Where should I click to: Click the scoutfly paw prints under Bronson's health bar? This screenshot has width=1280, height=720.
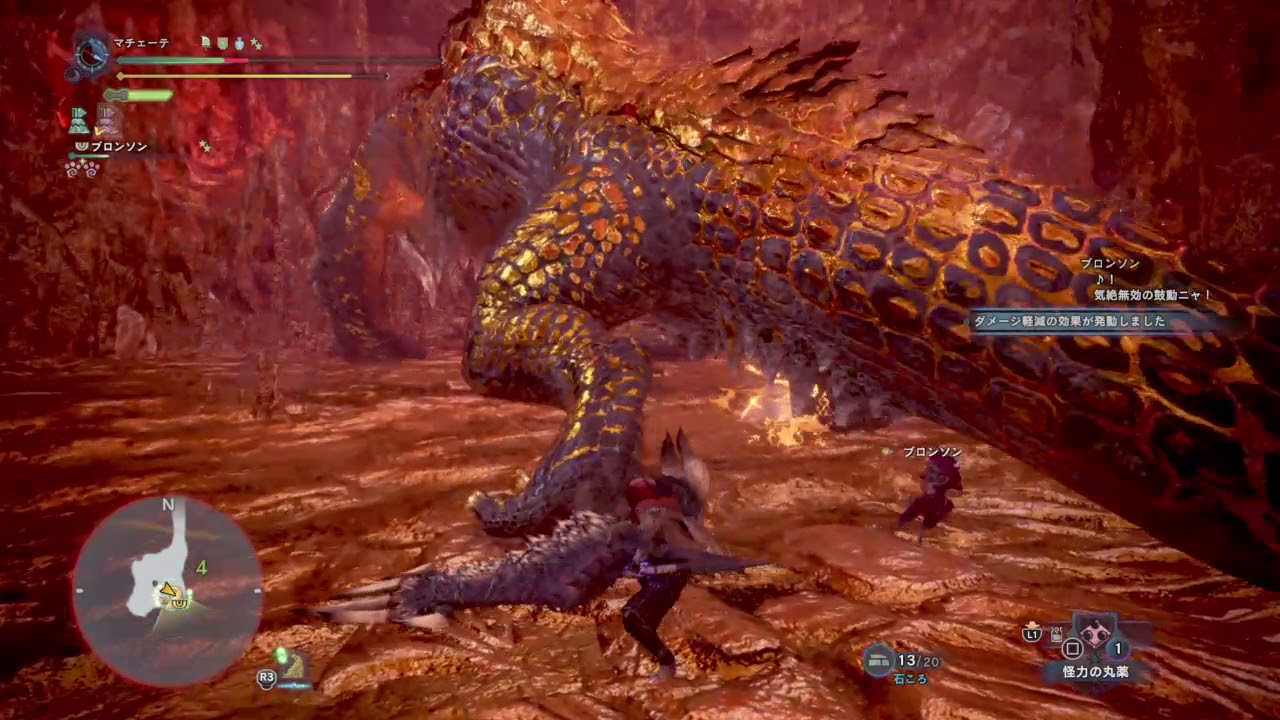[x=82, y=168]
